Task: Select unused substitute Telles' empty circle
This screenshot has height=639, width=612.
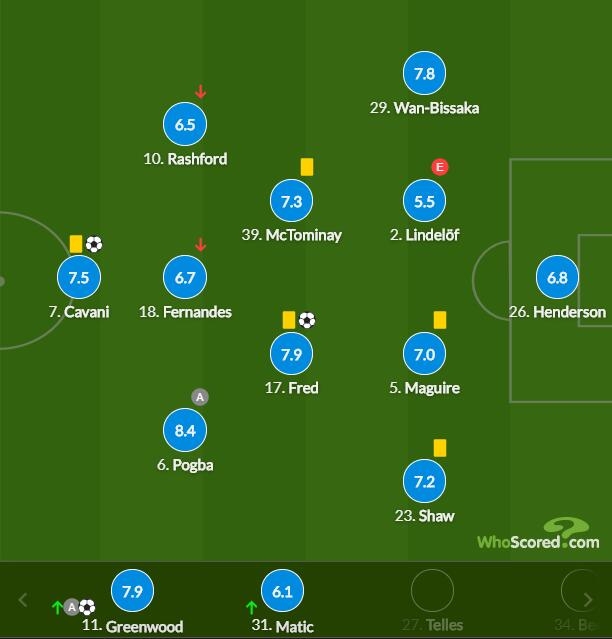Action: pos(432,592)
